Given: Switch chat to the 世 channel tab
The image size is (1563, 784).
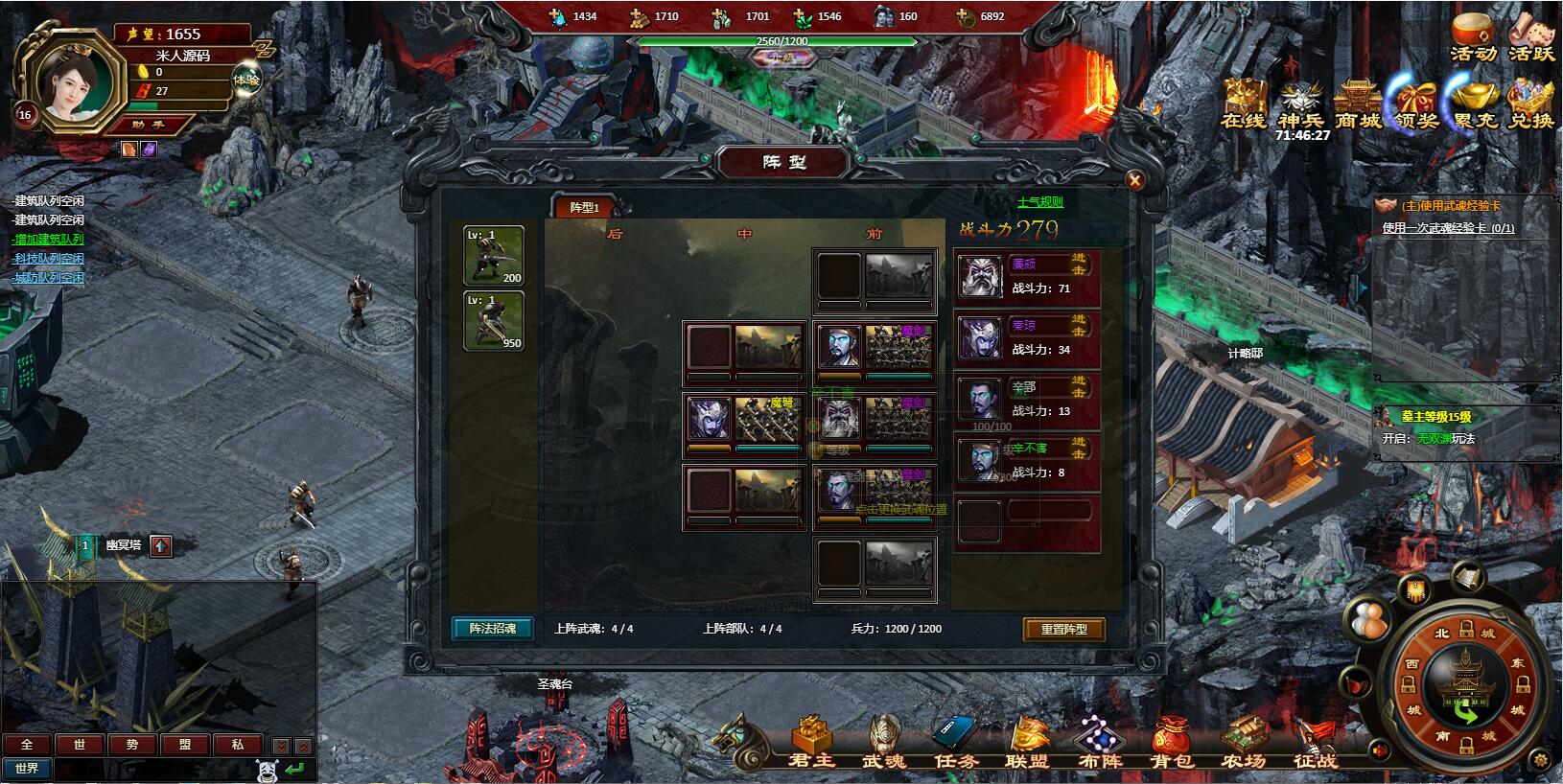Looking at the screenshot, I should pyautogui.click(x=80, y=745).
